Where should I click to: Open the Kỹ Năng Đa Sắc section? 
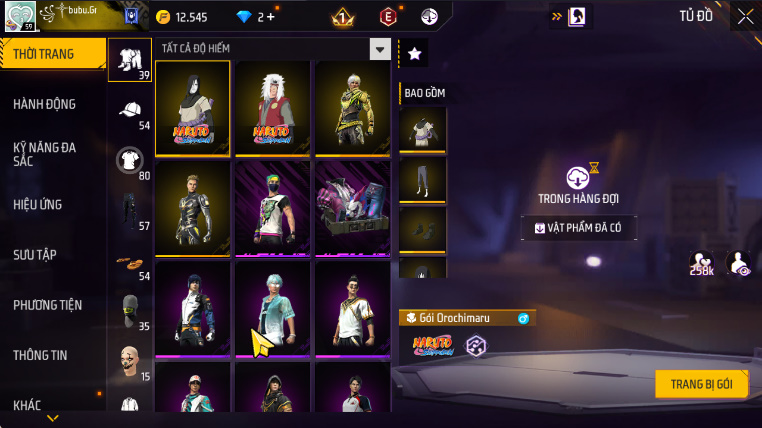click(x=45, y=153)
